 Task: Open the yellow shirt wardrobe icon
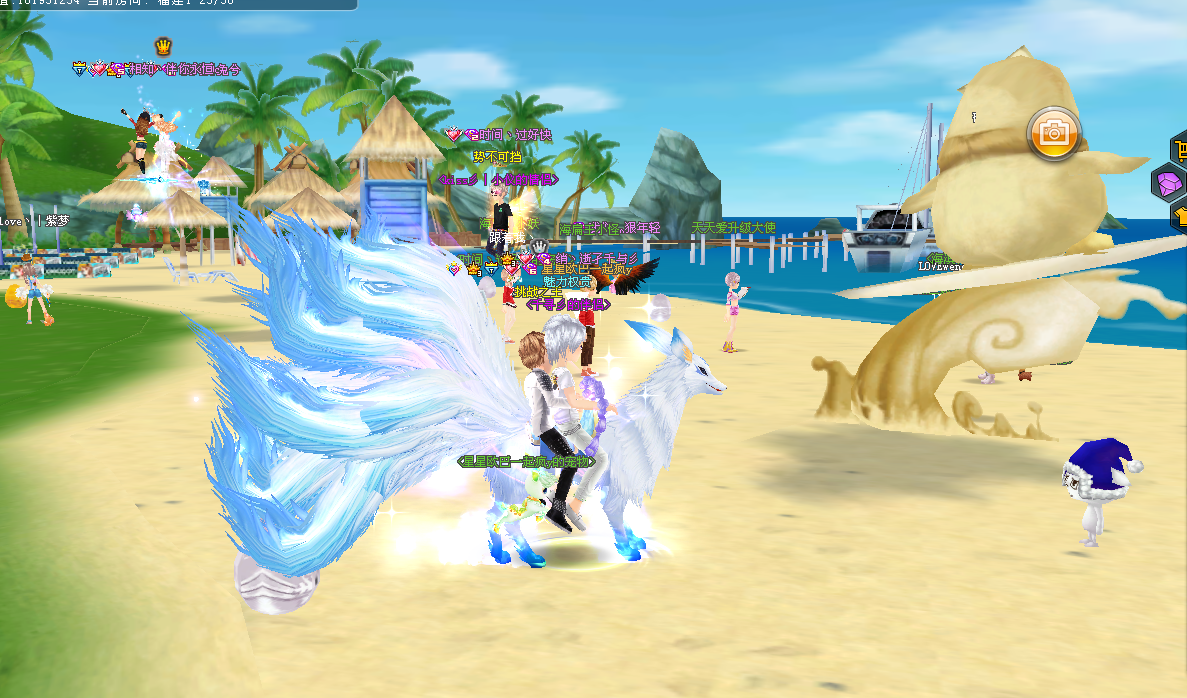pyautogui.click(x=1180, y=214)
